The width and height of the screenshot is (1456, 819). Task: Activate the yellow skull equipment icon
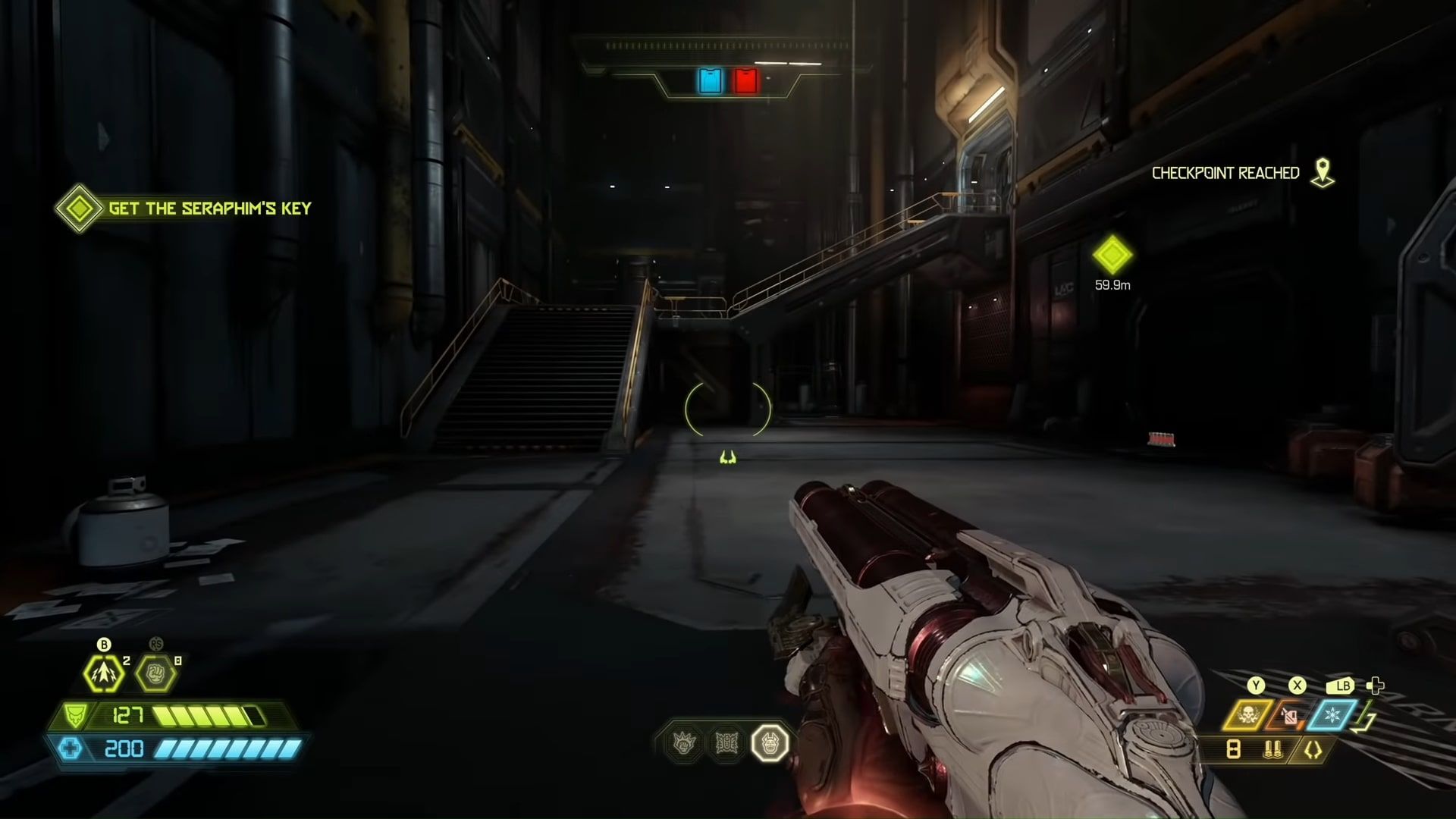tap(1247, 715)
